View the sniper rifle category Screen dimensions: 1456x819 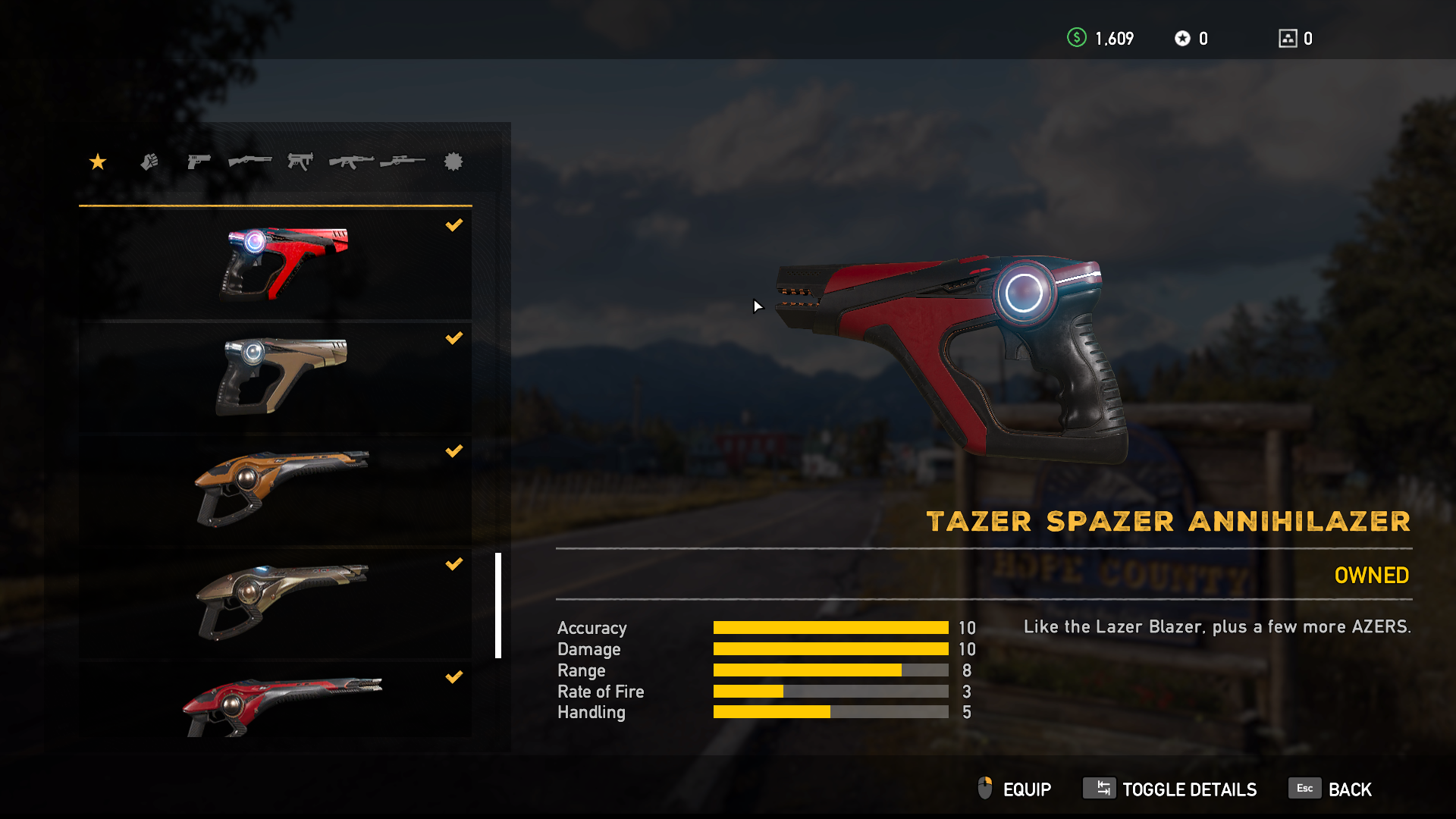[403, 162]
